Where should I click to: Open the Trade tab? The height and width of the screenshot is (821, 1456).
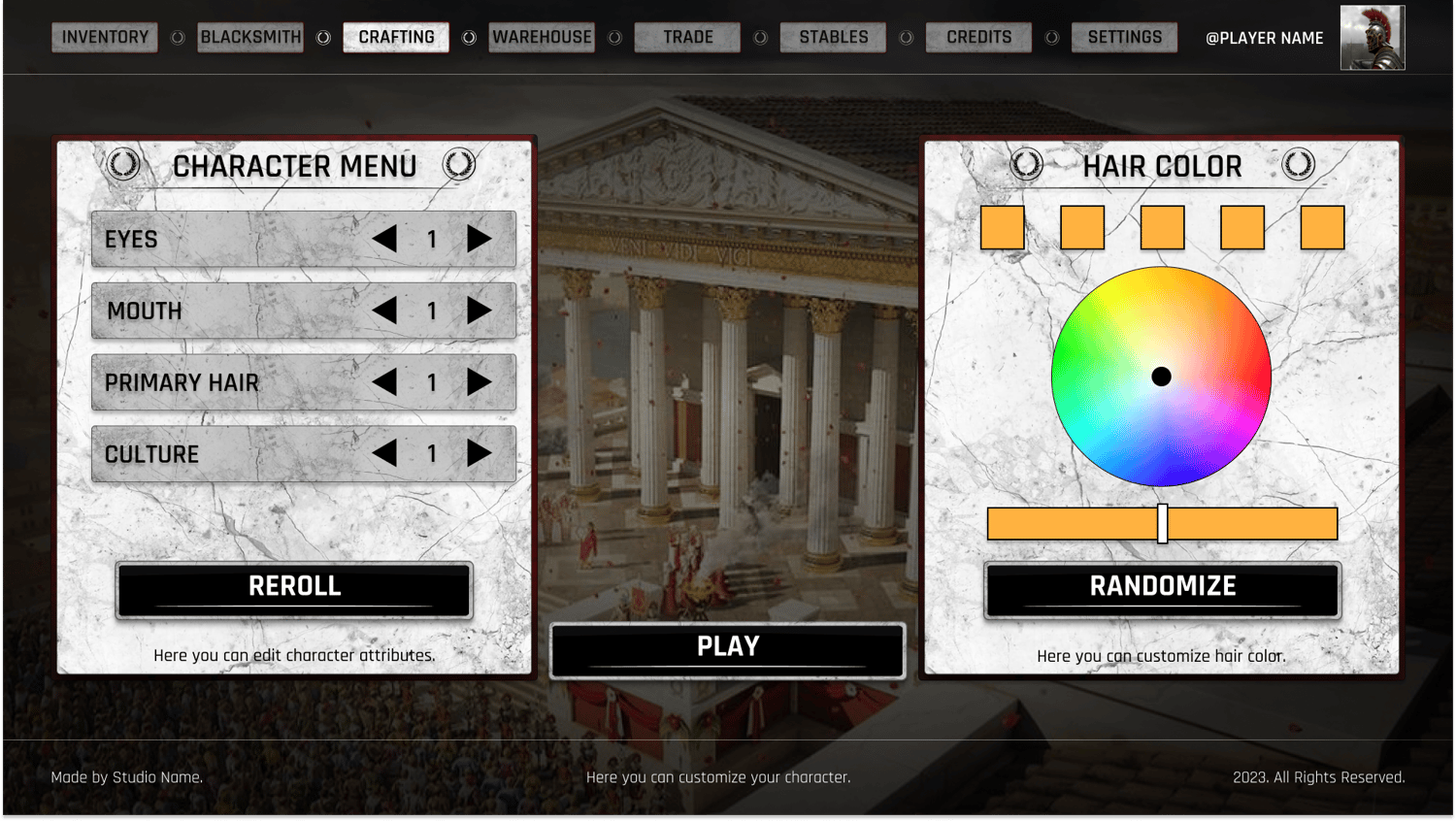tap(687, 38)
